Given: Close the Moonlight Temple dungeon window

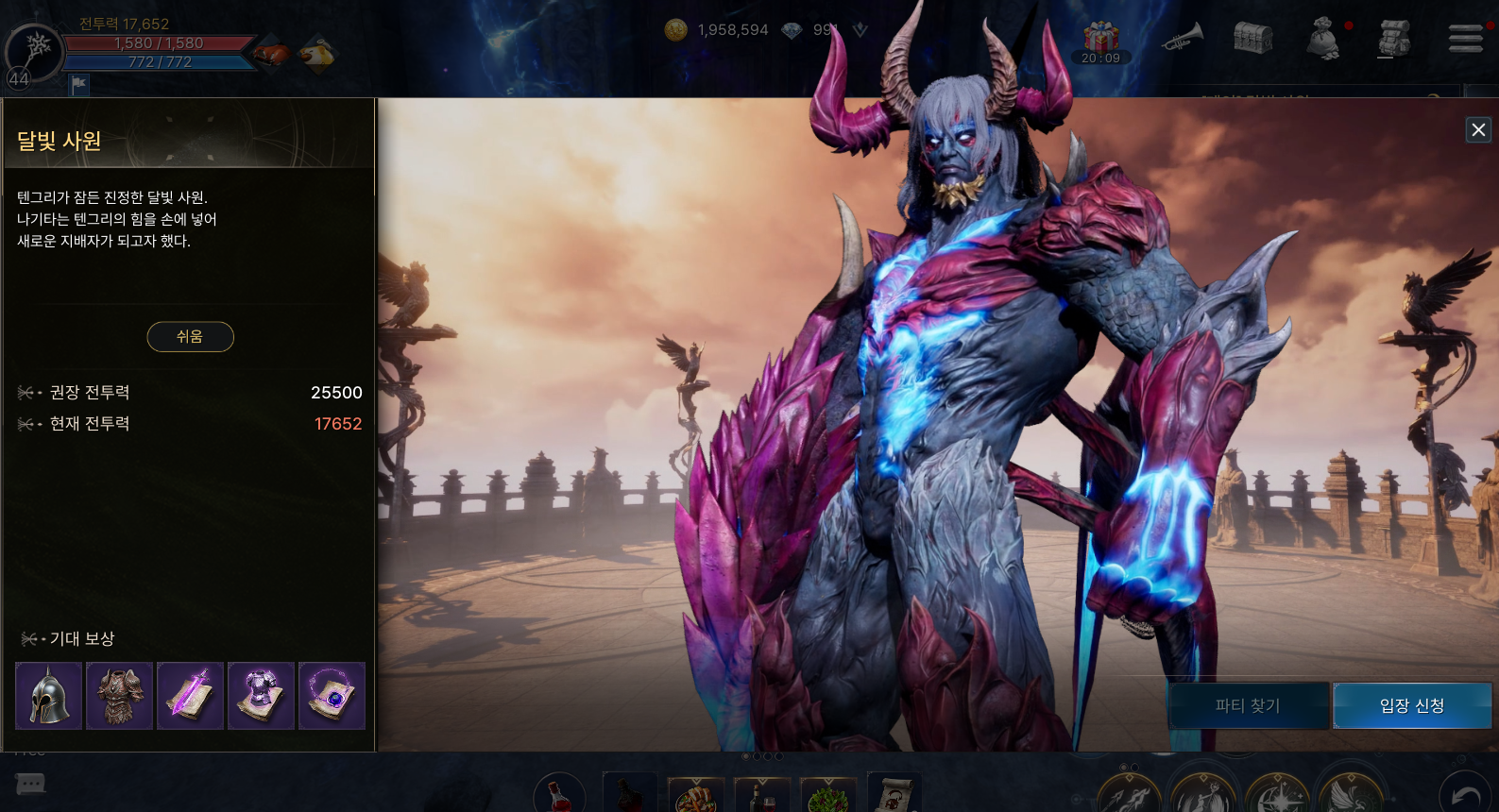Looking at the screenshot, I should (1478, 130).
